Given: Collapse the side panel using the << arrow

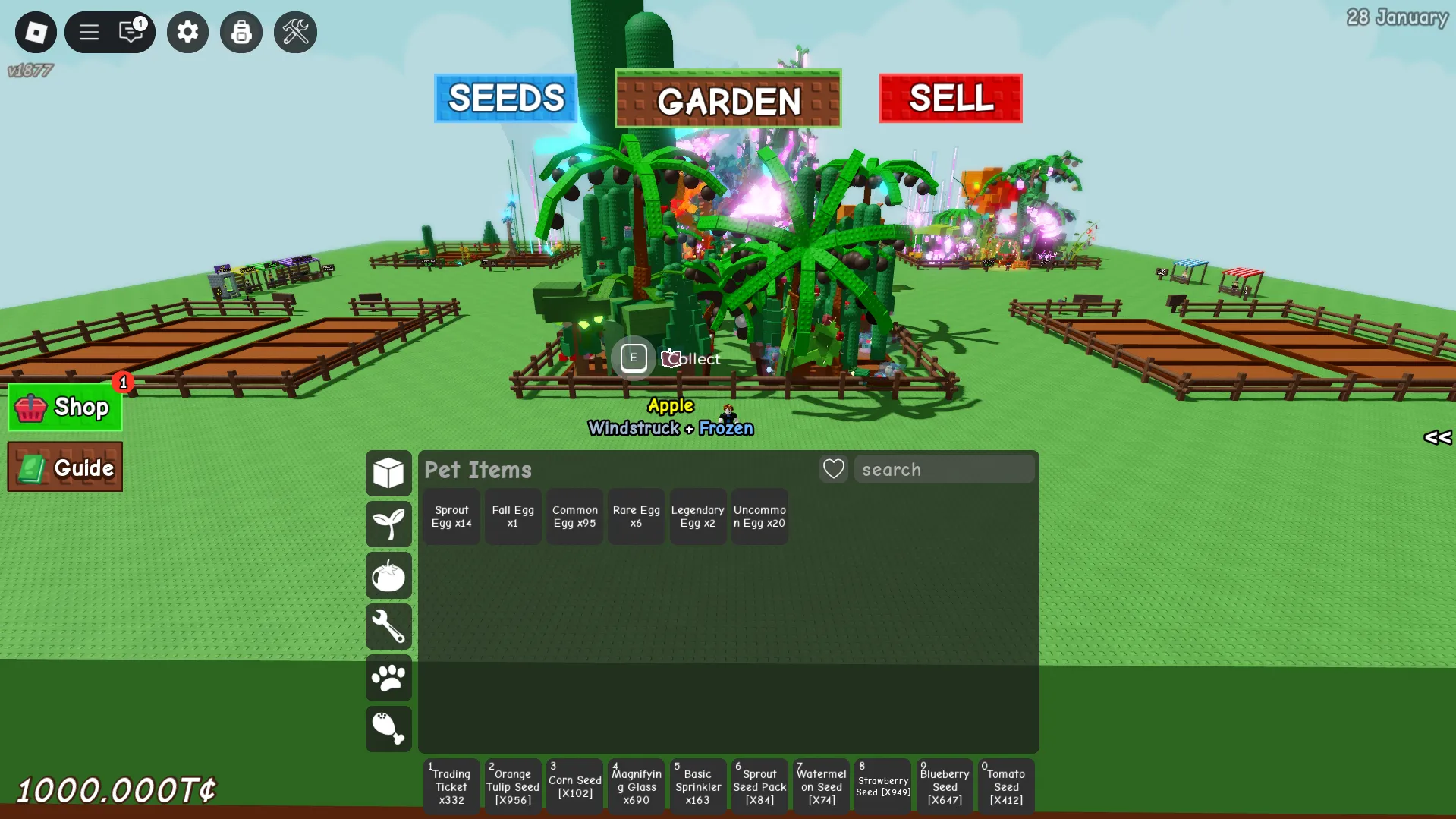Looking at the screenshot, I should [1436, 438].
